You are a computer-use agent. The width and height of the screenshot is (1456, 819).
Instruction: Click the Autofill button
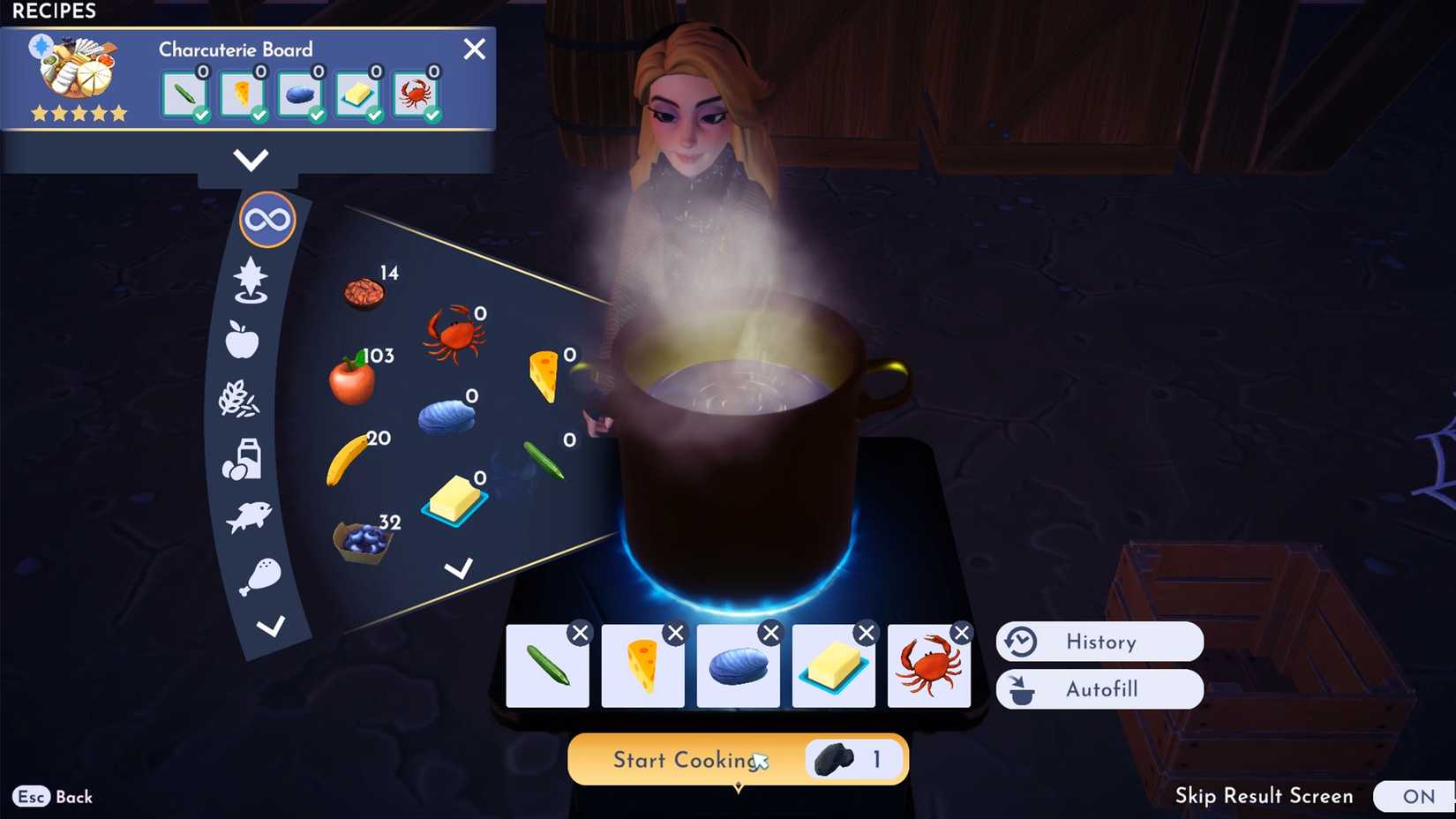1099,689
